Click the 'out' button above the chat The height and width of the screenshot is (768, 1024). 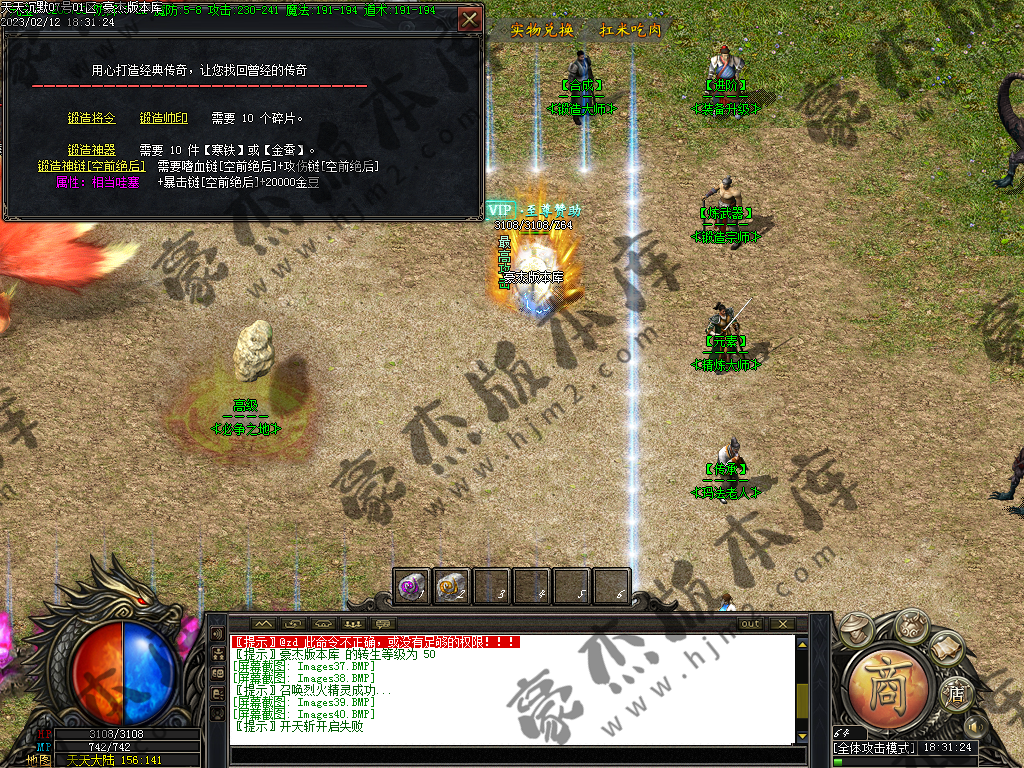750,623
